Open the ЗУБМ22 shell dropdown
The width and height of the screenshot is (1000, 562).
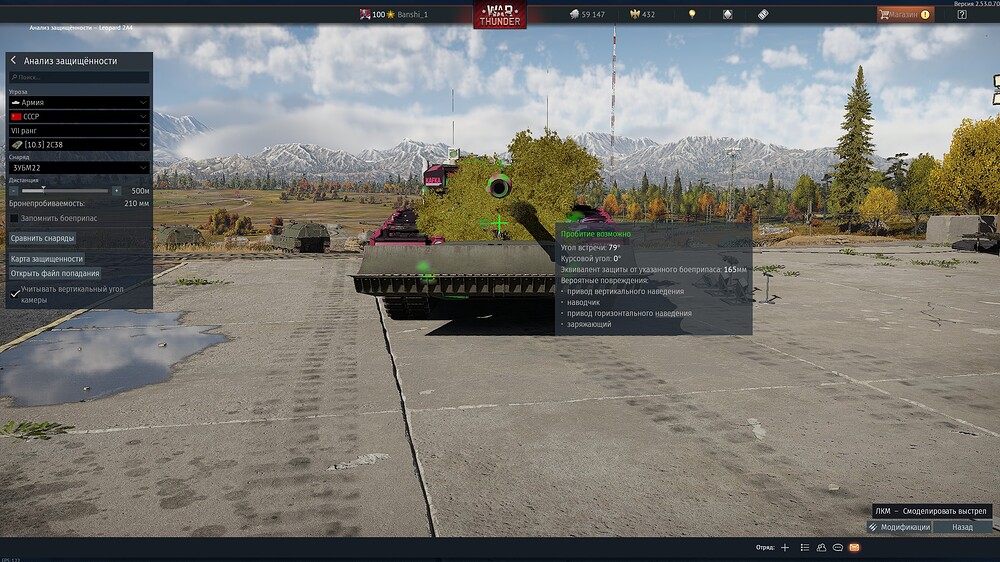(x=79, y=168)
